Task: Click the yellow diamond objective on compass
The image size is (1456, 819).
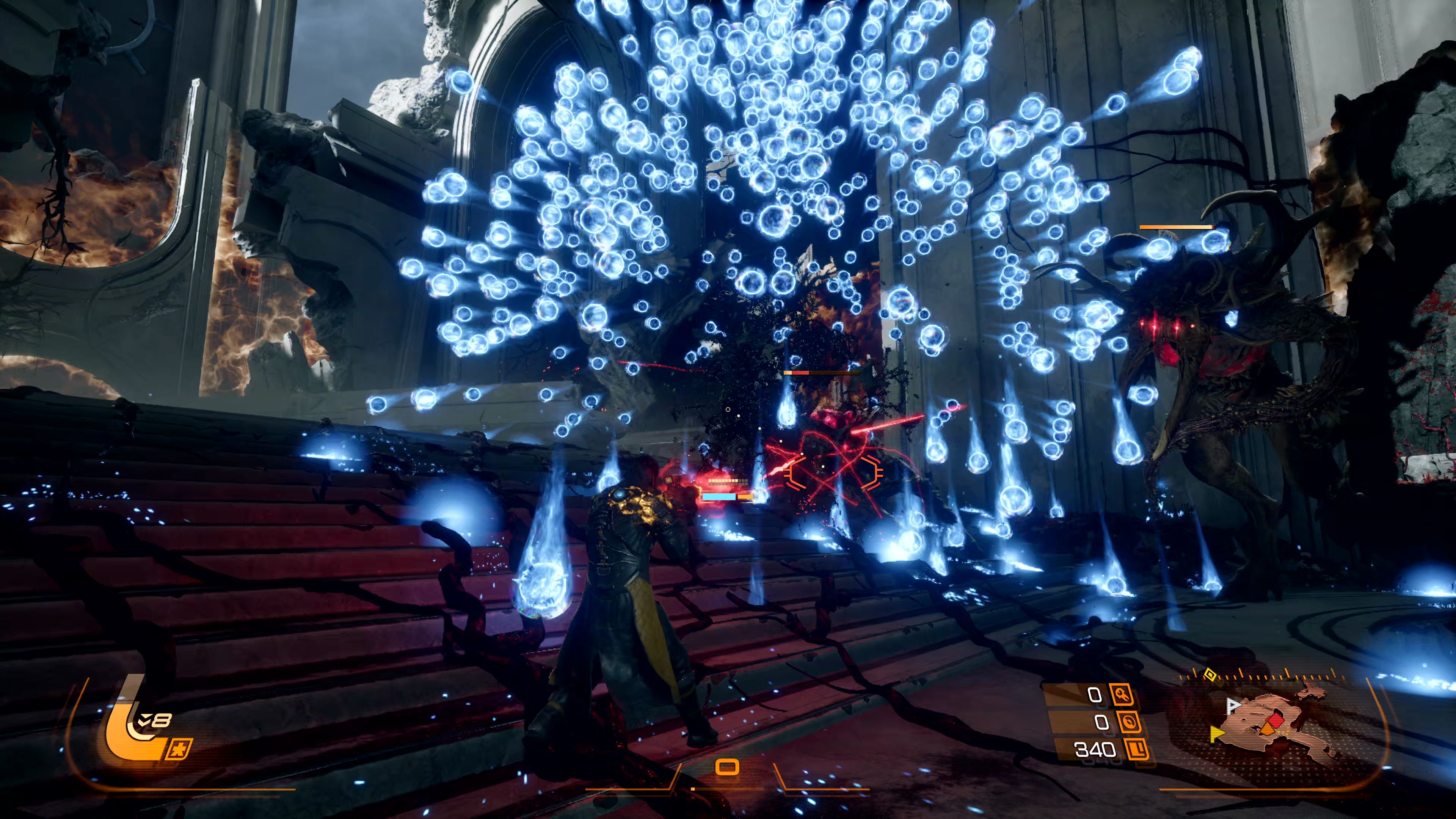Action: [1210, 674]
